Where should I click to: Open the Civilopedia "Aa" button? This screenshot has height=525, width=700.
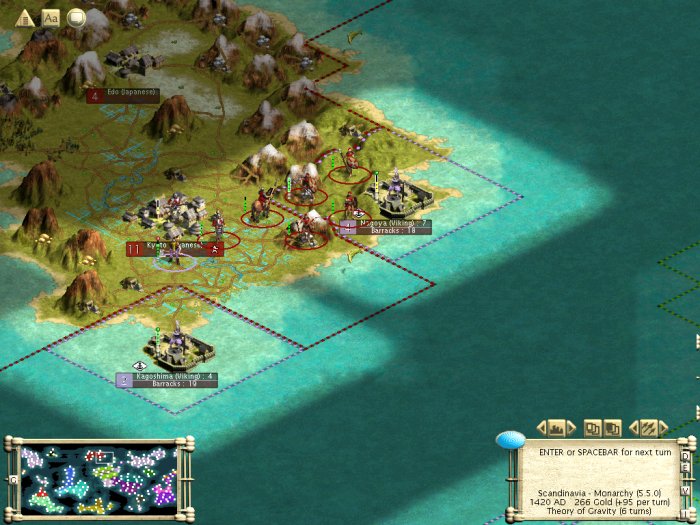(51, 17)
